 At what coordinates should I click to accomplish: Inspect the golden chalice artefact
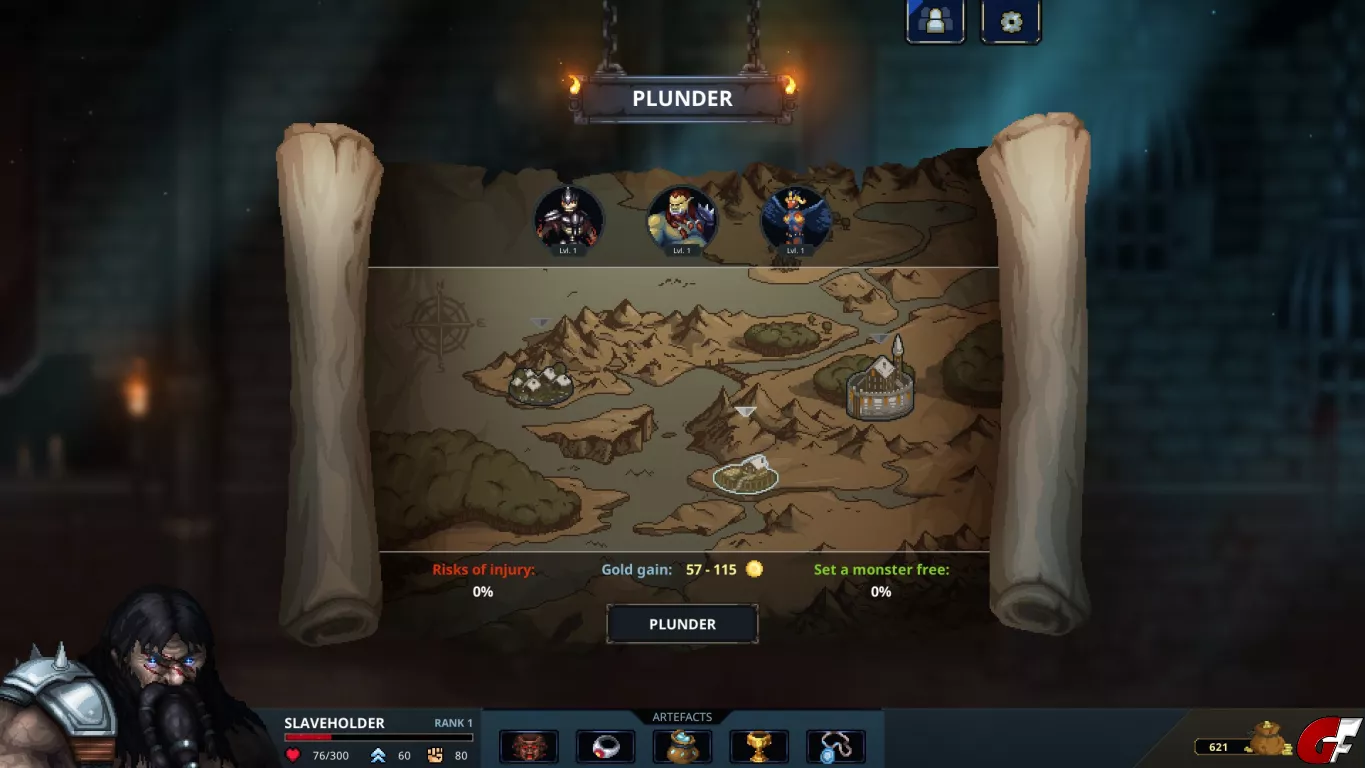[759, 746]
